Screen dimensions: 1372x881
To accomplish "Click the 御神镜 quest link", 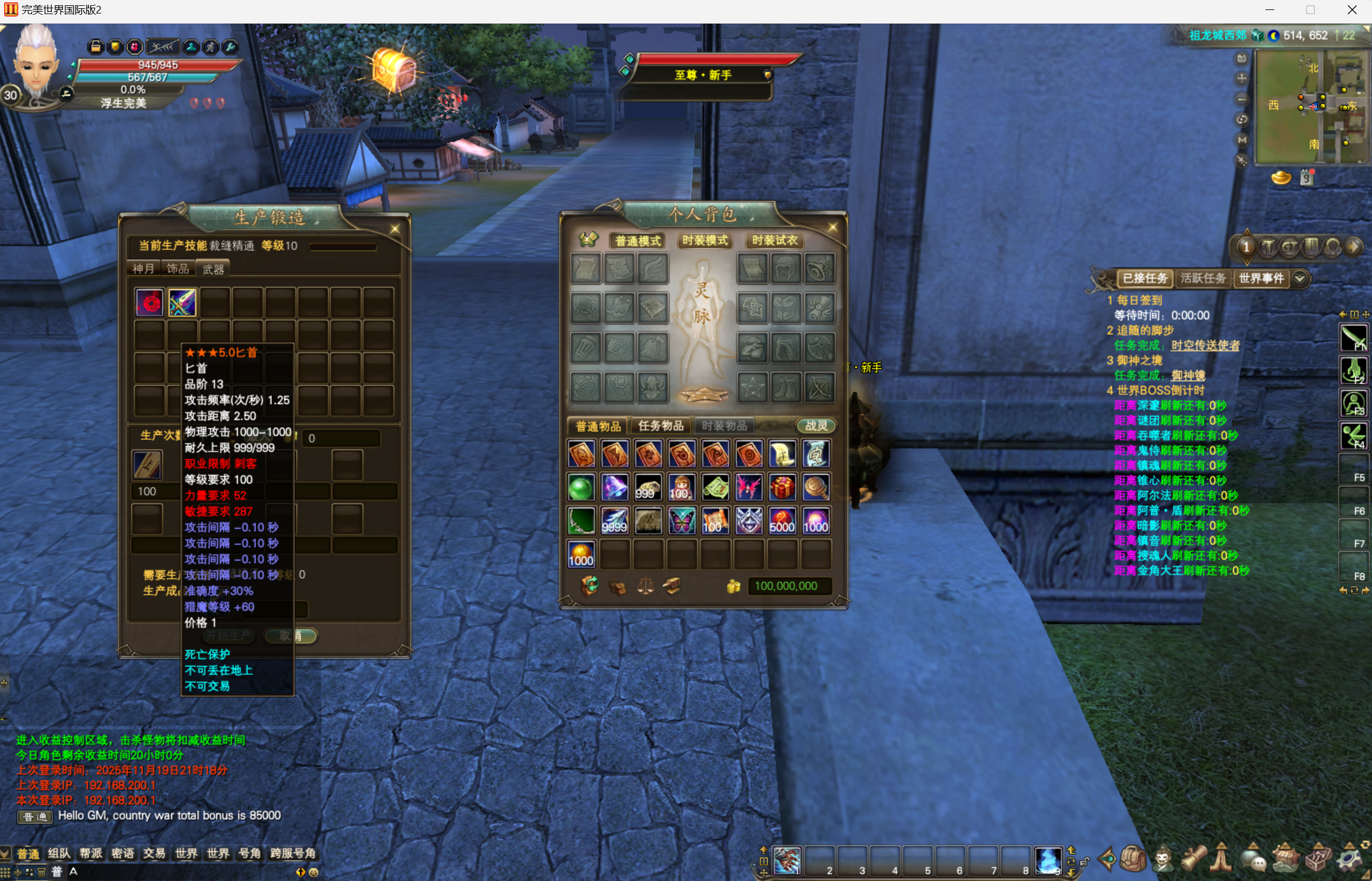I will 1188,376.
